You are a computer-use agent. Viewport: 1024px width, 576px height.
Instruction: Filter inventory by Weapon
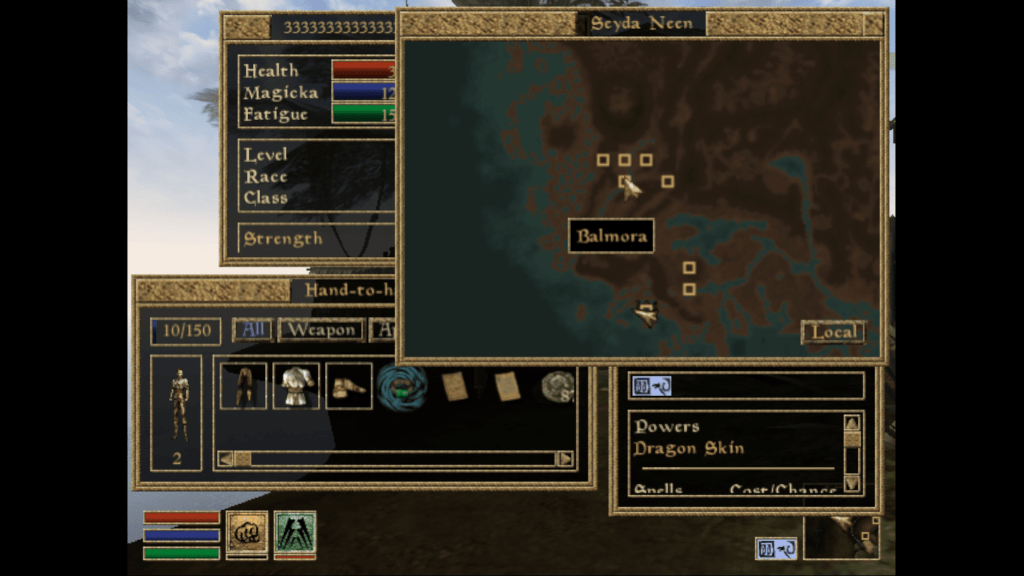point(320,330)
